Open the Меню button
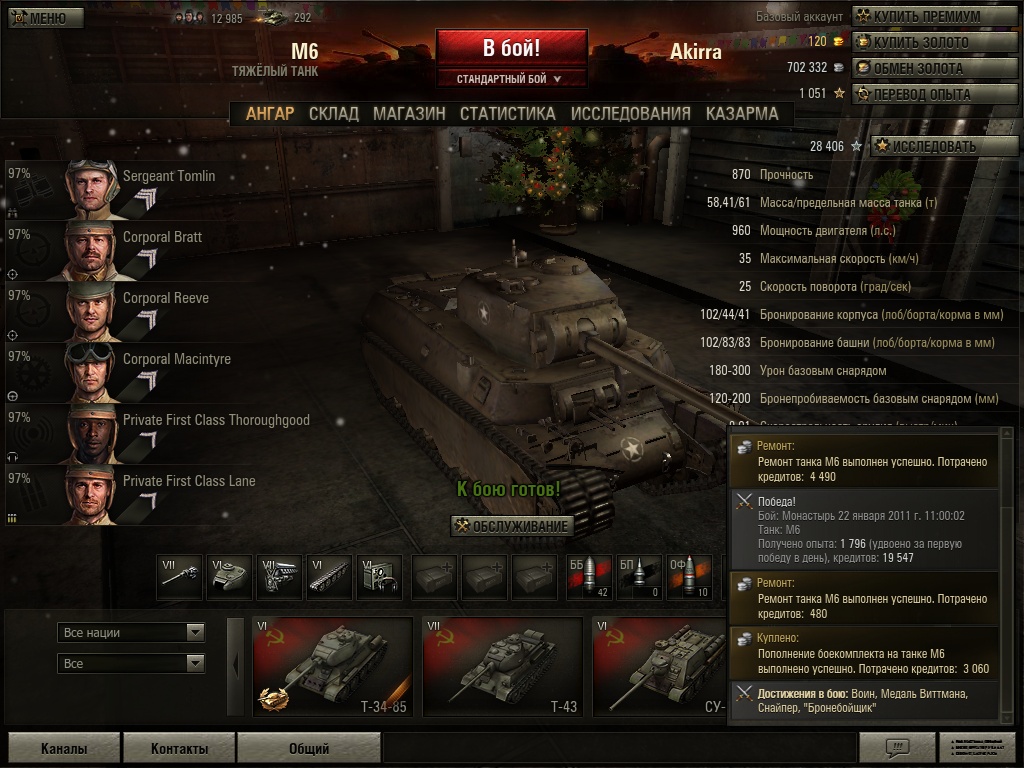This screenshot has height=768, width=1024. 39,18
